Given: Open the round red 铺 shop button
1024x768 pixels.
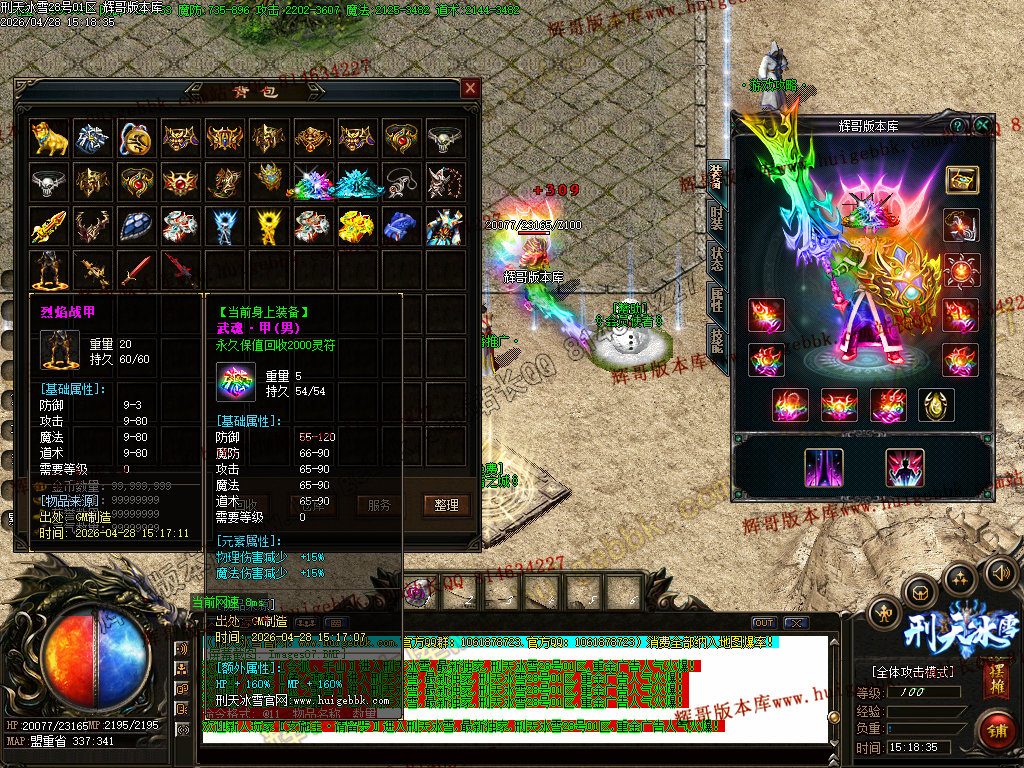Looking at the screenshot, I should point(997,729).
